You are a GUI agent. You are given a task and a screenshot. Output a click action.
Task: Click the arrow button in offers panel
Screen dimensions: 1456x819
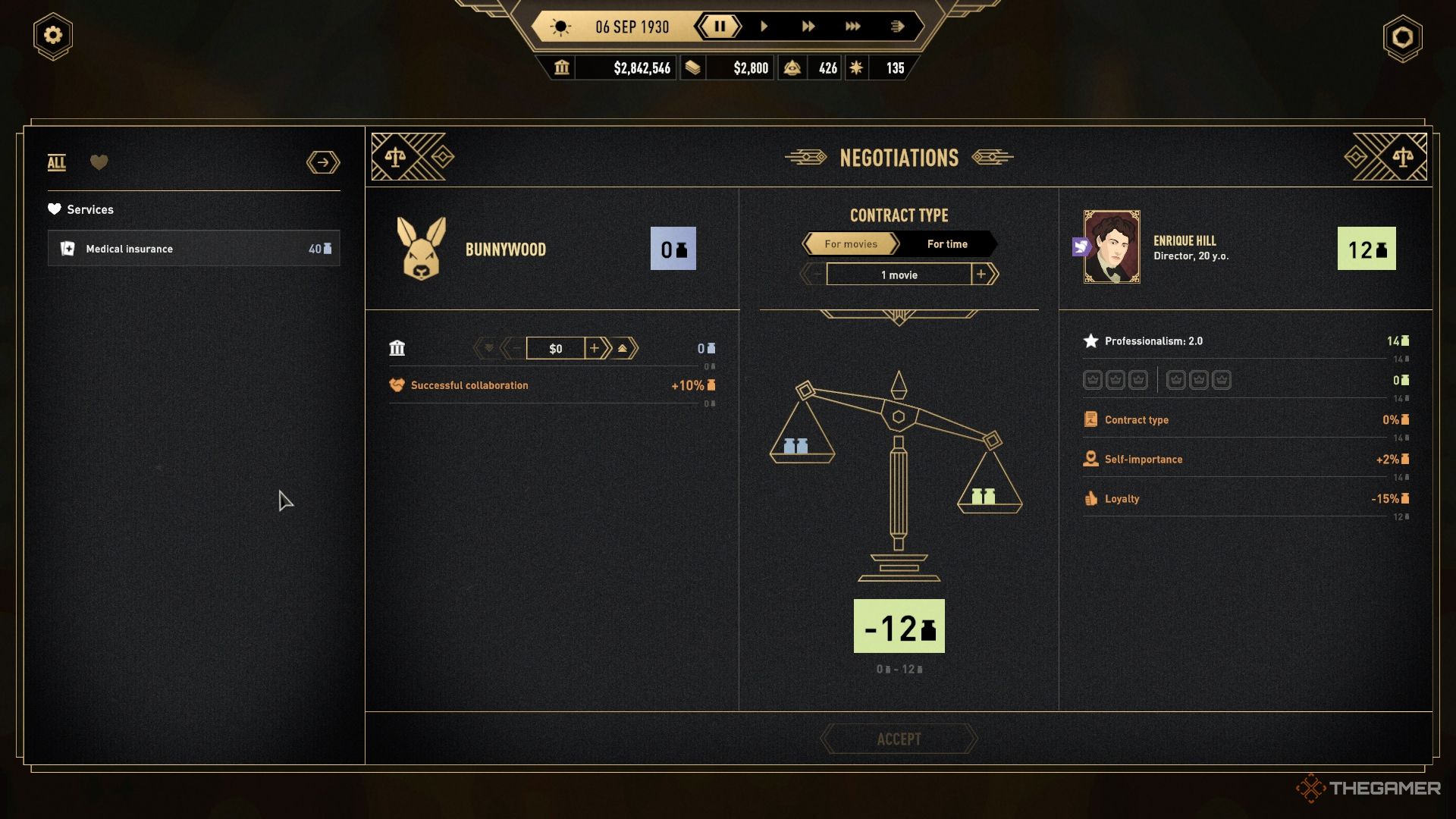coord(323,162)
